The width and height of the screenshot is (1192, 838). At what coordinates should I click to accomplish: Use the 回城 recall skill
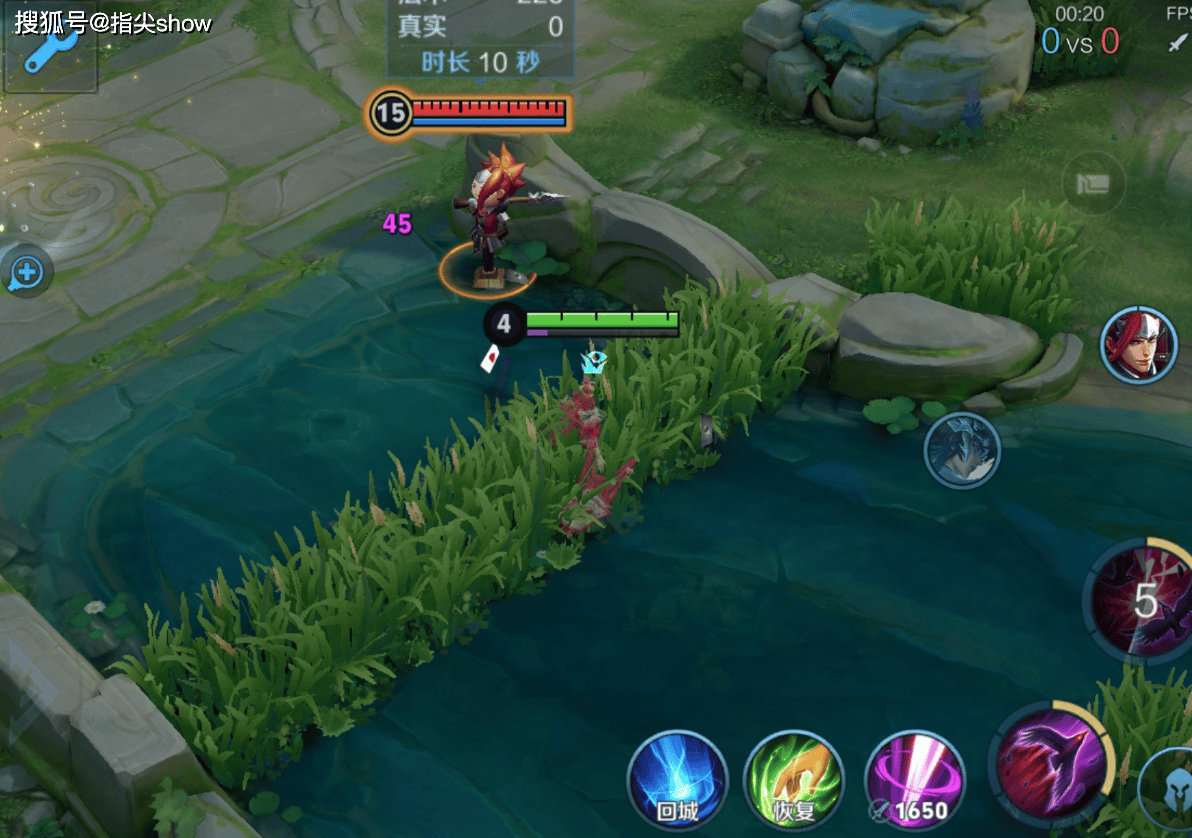pos(677,781)
